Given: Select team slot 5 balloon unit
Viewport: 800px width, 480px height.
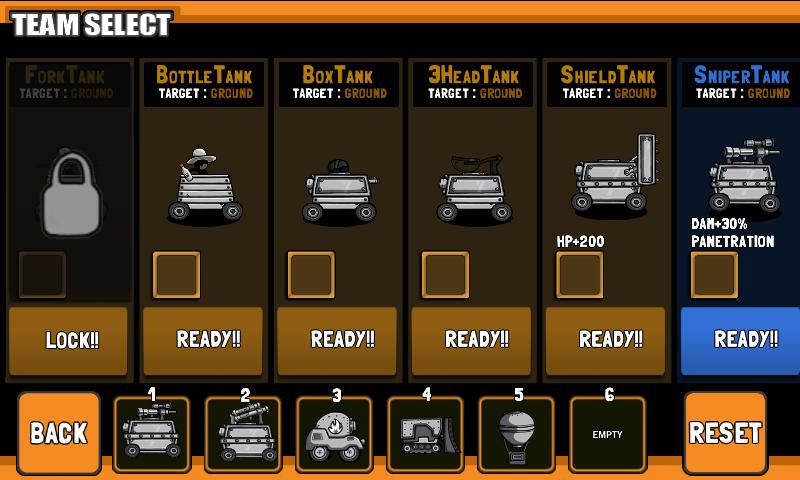Looking at the screenshot, I should click(516, 435).
